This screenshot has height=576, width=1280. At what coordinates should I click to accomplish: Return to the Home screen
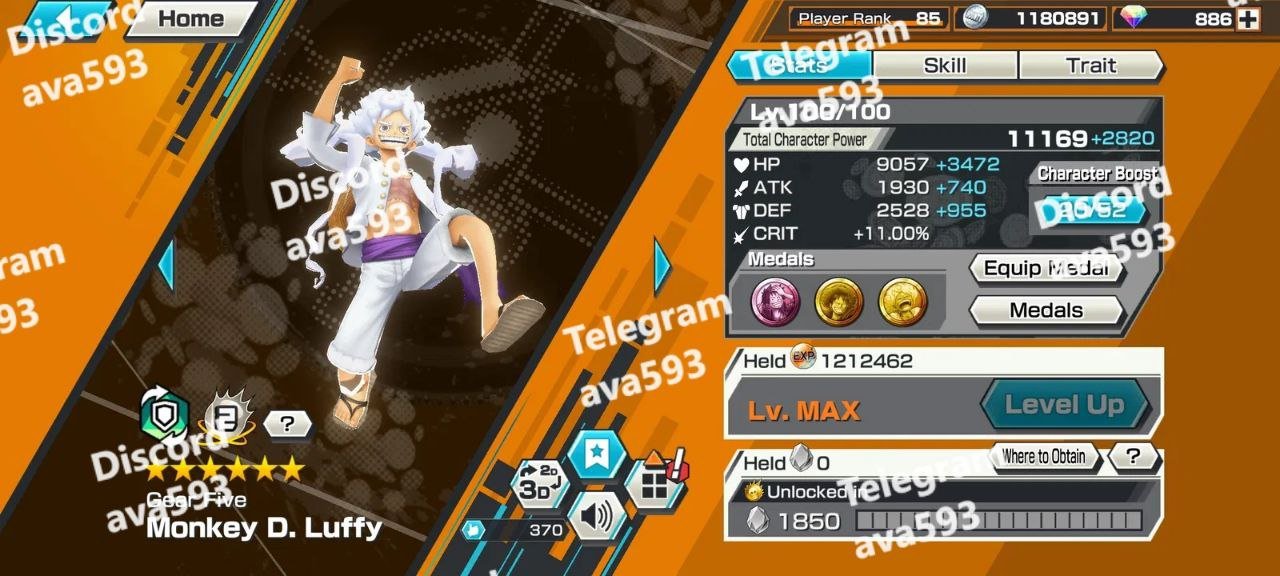(190, 19)
